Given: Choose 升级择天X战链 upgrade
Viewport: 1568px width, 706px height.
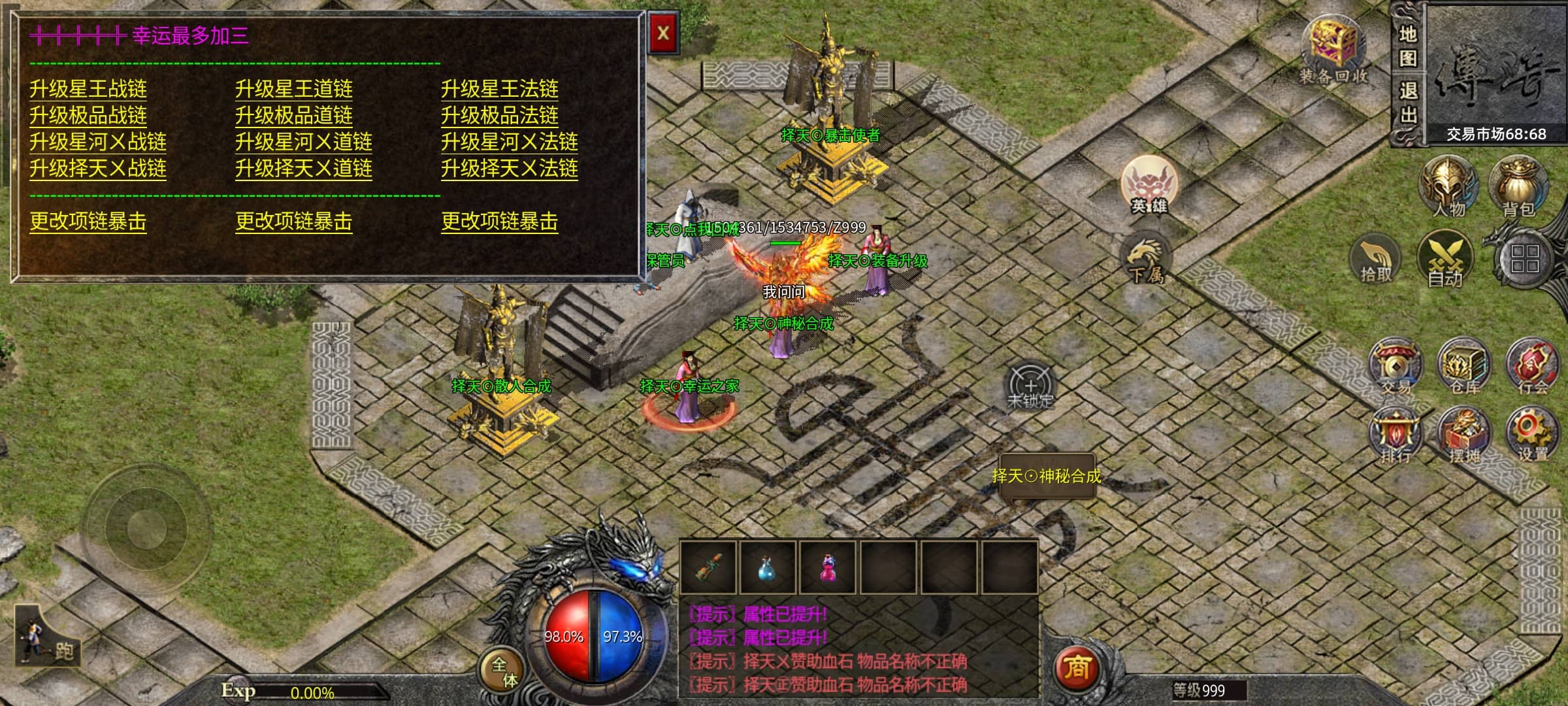Looking at the screenshot, I should [x=98, y=169].
